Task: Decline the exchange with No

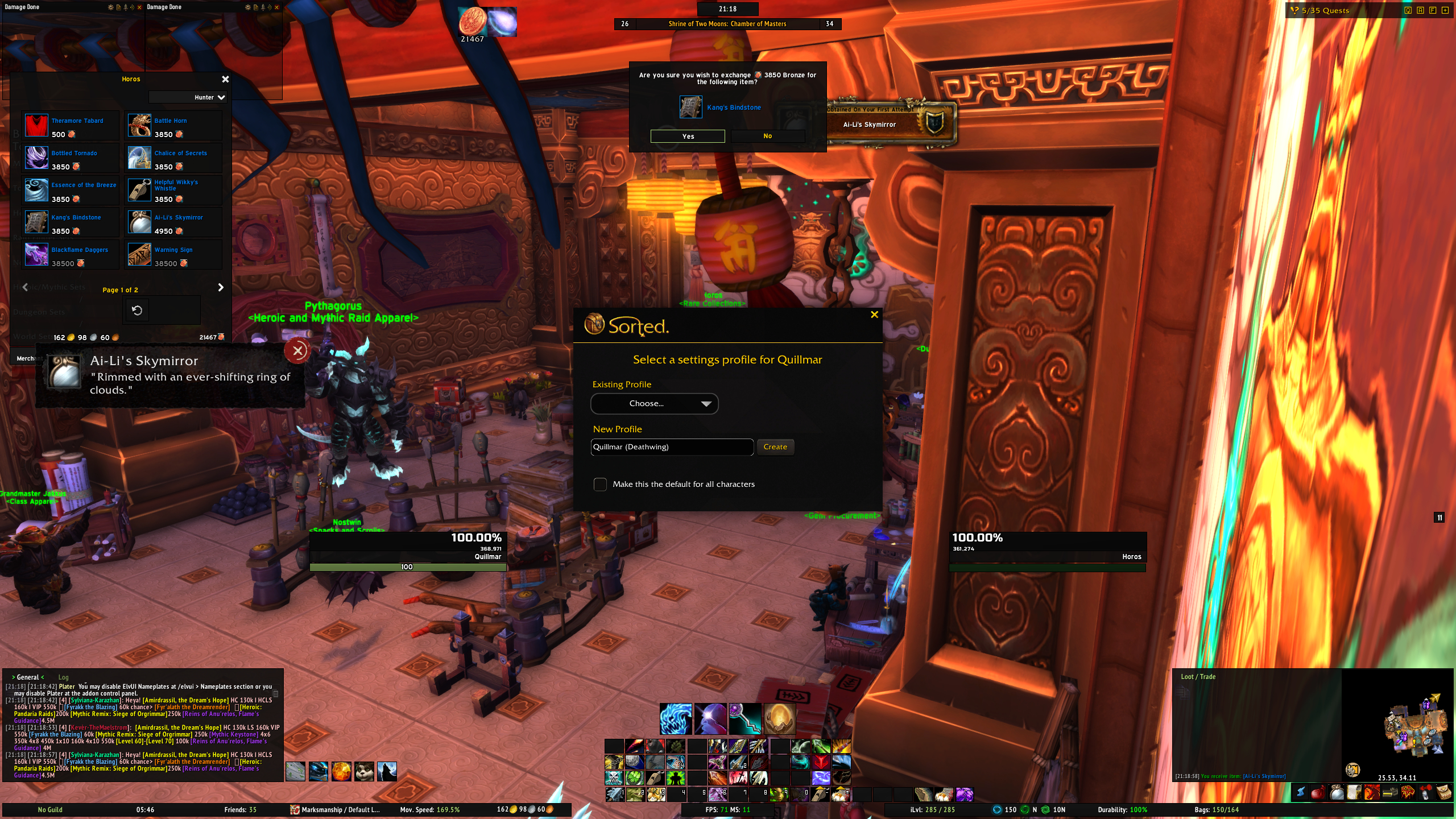Action: (x=767, y=136)
